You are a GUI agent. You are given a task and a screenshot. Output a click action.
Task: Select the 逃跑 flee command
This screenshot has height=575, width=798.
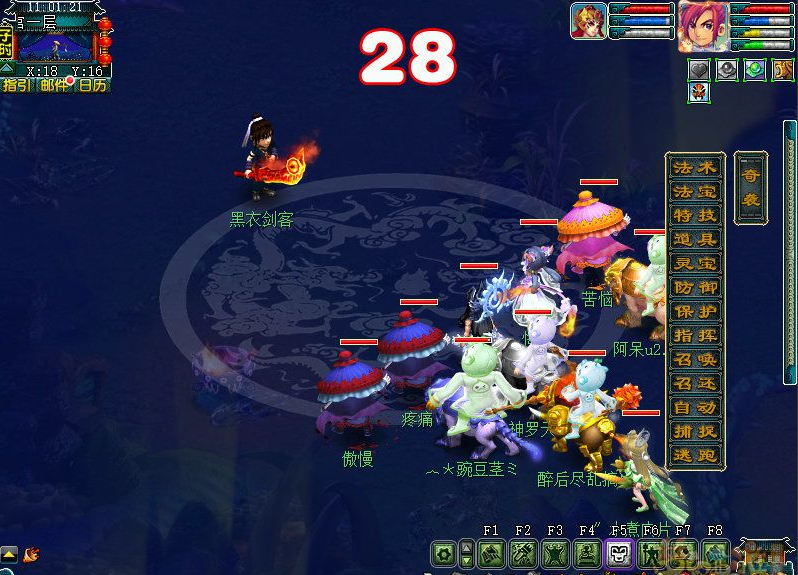point(695,456)
